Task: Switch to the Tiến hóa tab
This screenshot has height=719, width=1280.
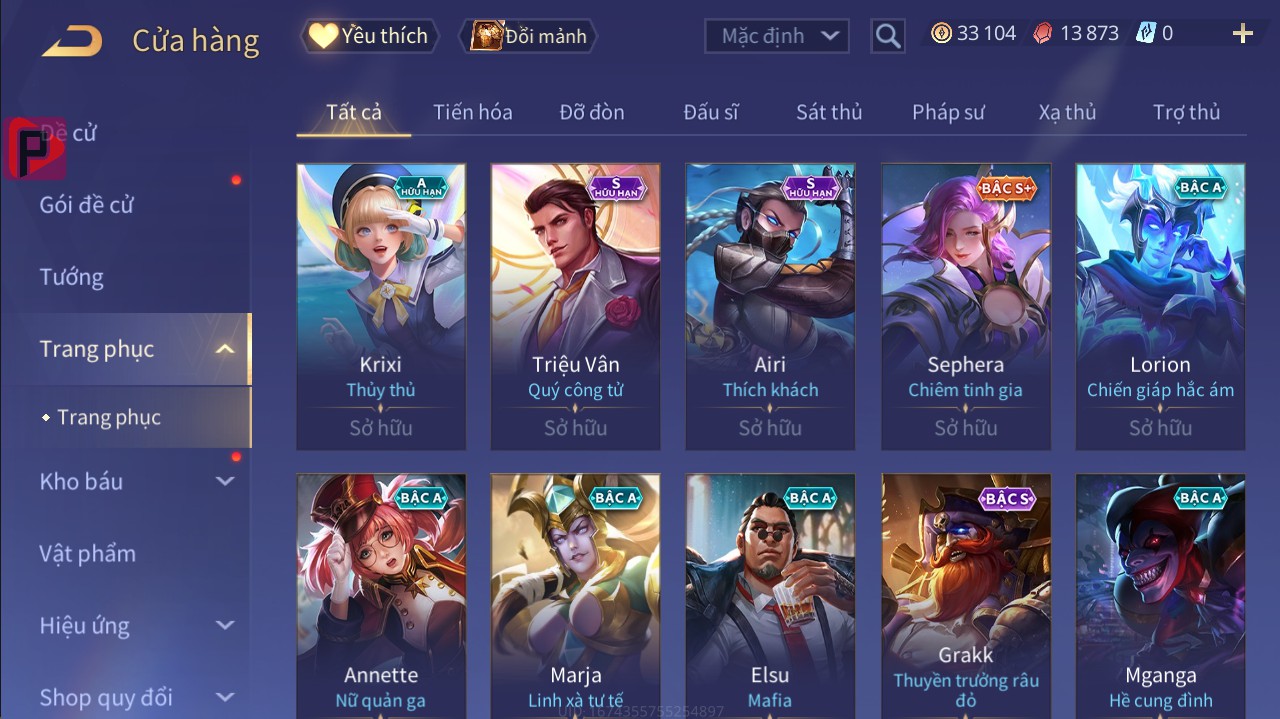Action: point(472,112)
